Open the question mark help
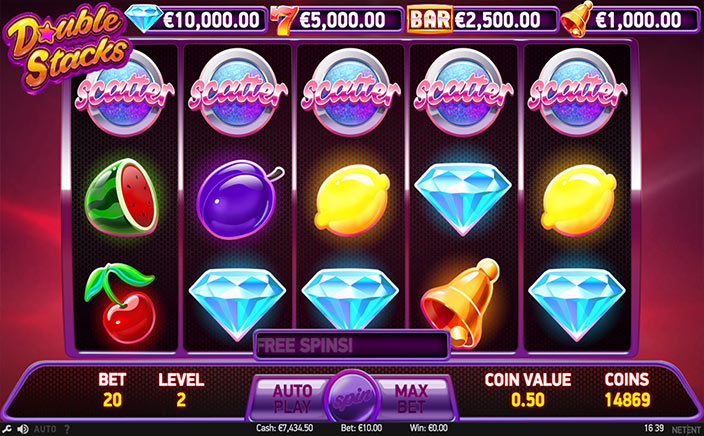The image size is (704, 436). click(67, 429)
